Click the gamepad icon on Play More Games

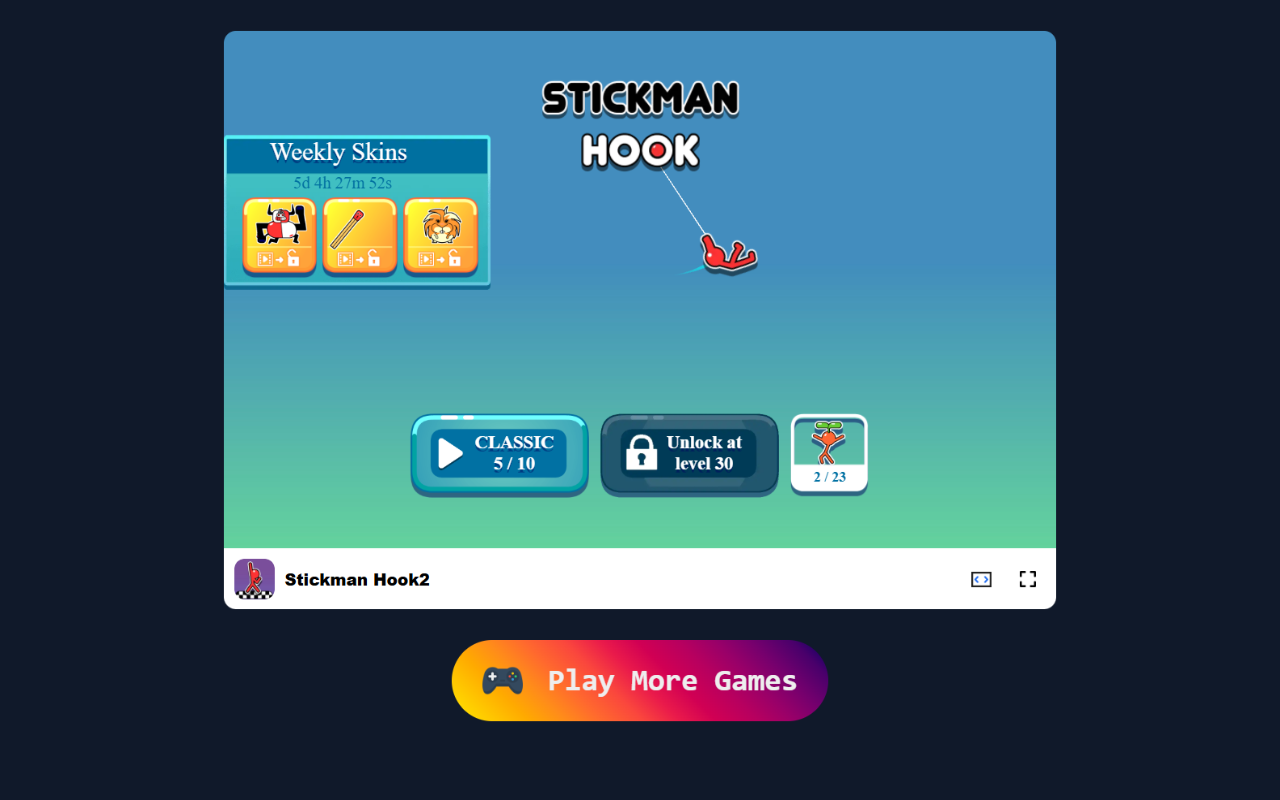coord(501,680)
